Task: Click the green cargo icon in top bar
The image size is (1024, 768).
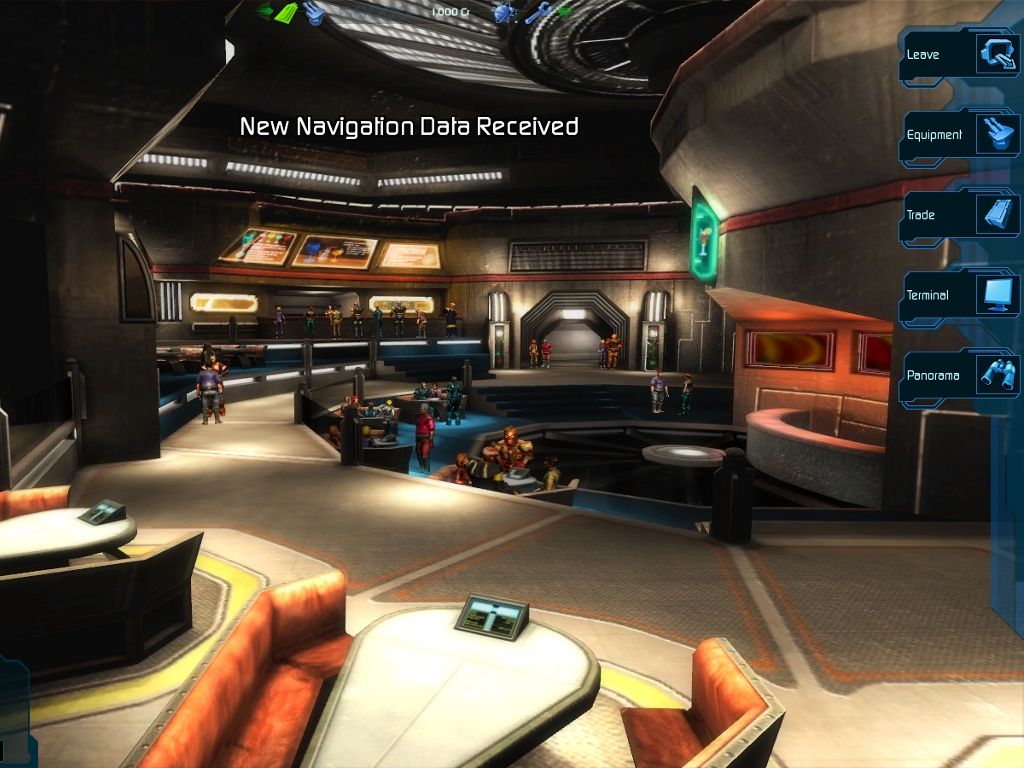Action: 284,12
